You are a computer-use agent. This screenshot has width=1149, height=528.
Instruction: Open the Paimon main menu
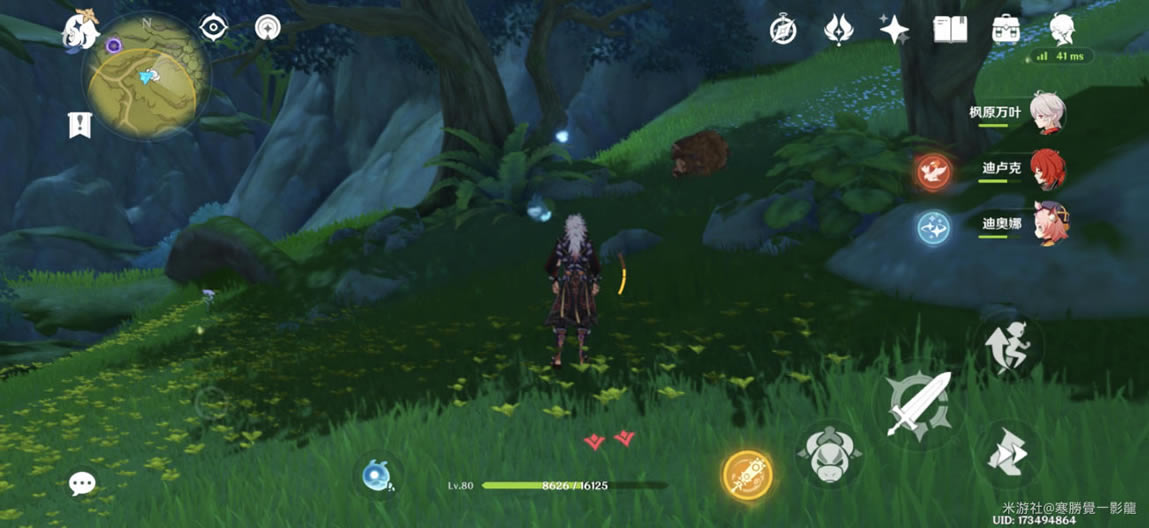82,29
